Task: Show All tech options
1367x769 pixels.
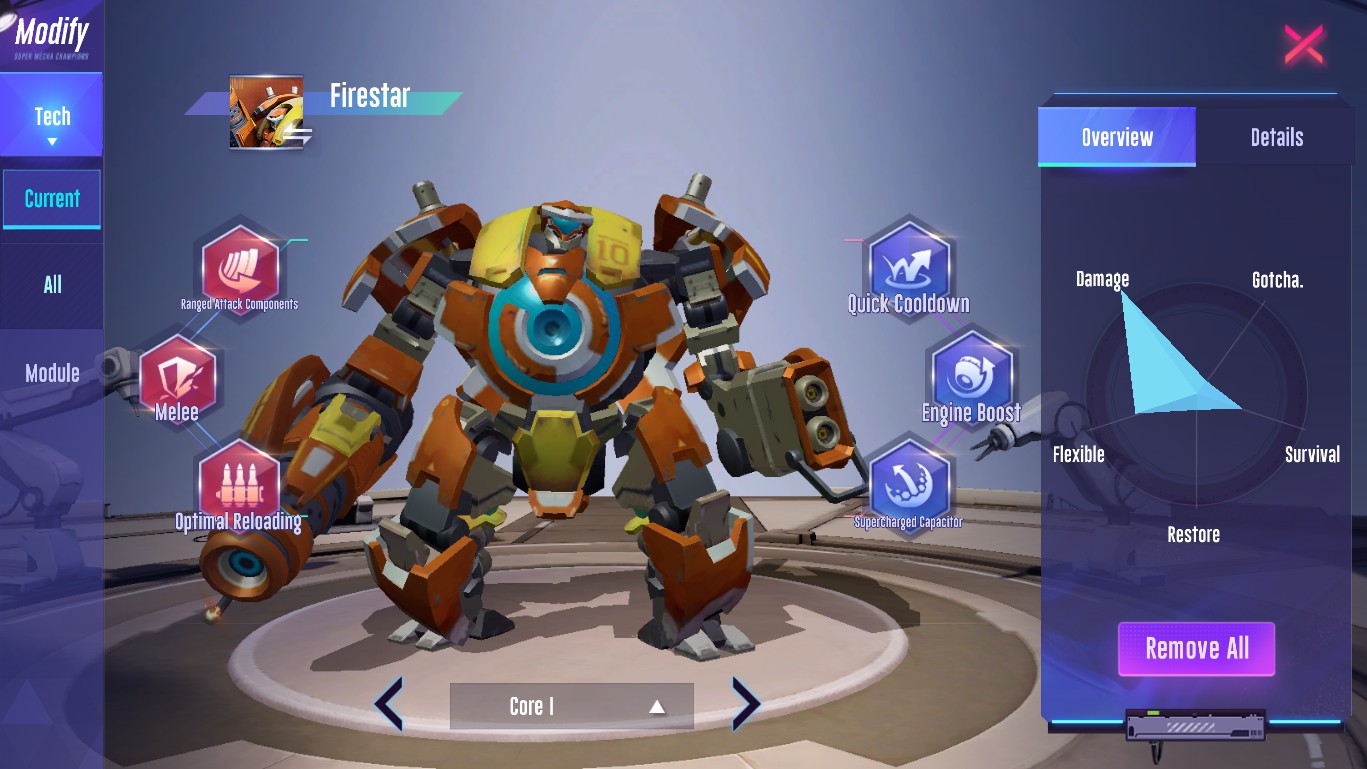Action: pos(52,285)
